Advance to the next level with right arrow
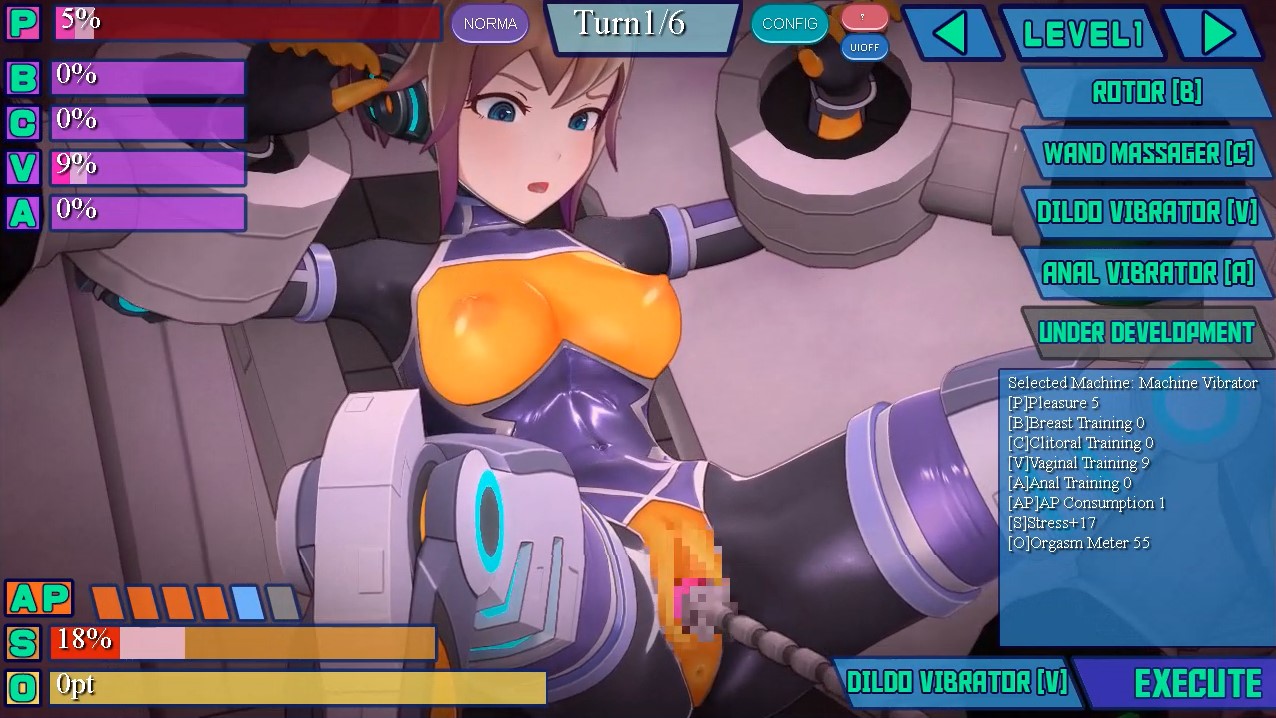This screenshot has height=718, width=1276. (x=1217, y=33)
